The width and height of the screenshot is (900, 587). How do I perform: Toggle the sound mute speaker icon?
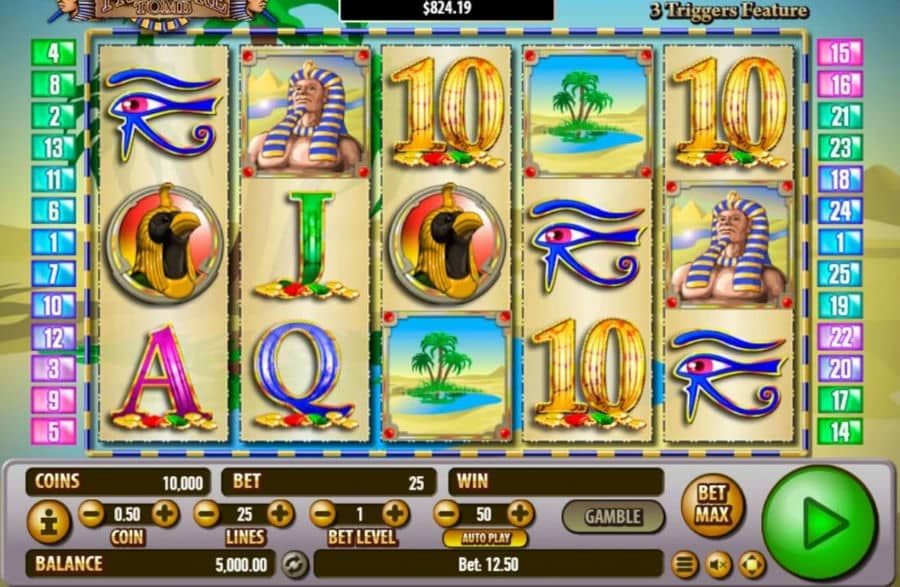(717, 565)
